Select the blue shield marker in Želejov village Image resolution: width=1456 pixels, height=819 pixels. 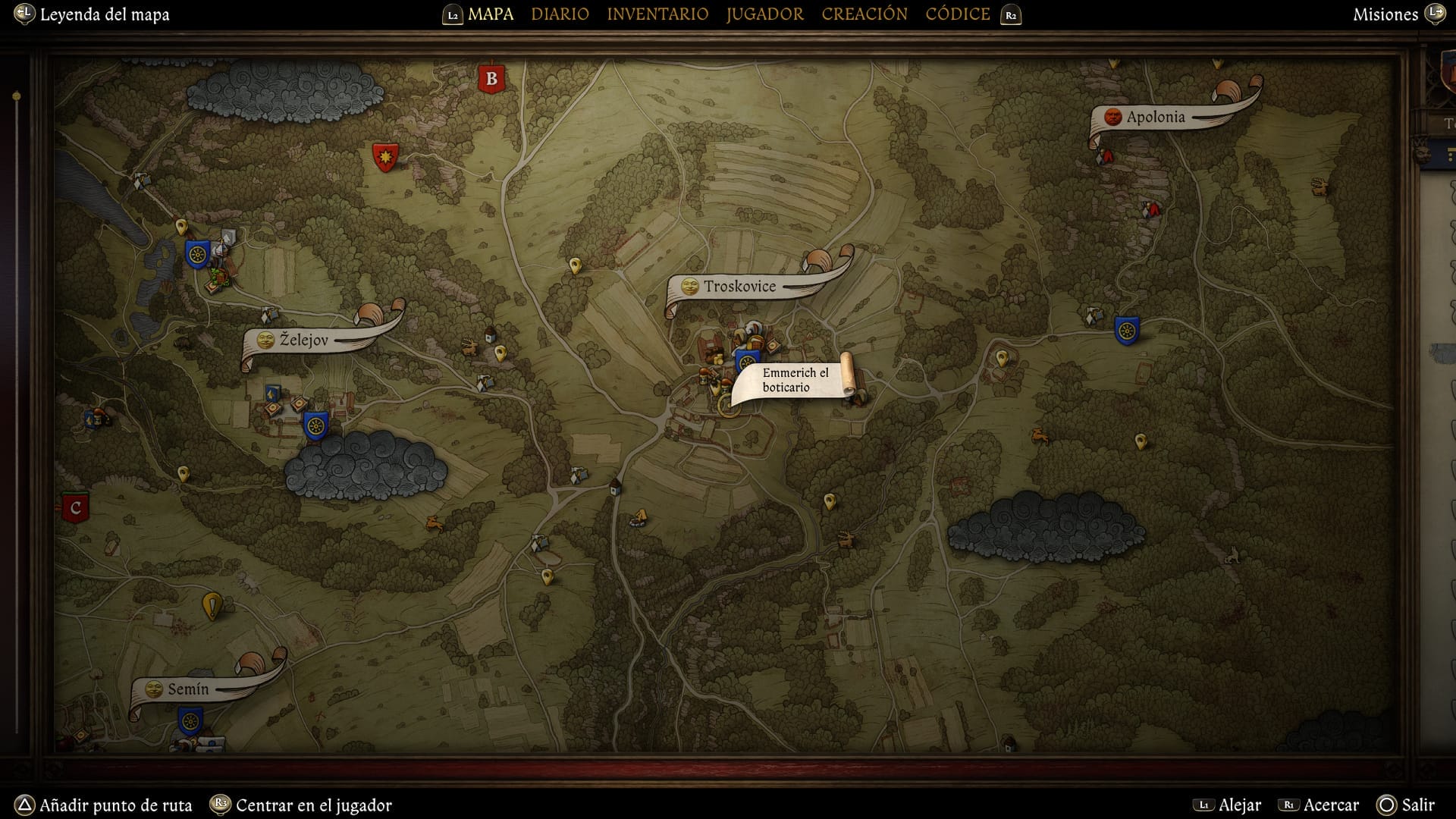(x=315, y=425)
